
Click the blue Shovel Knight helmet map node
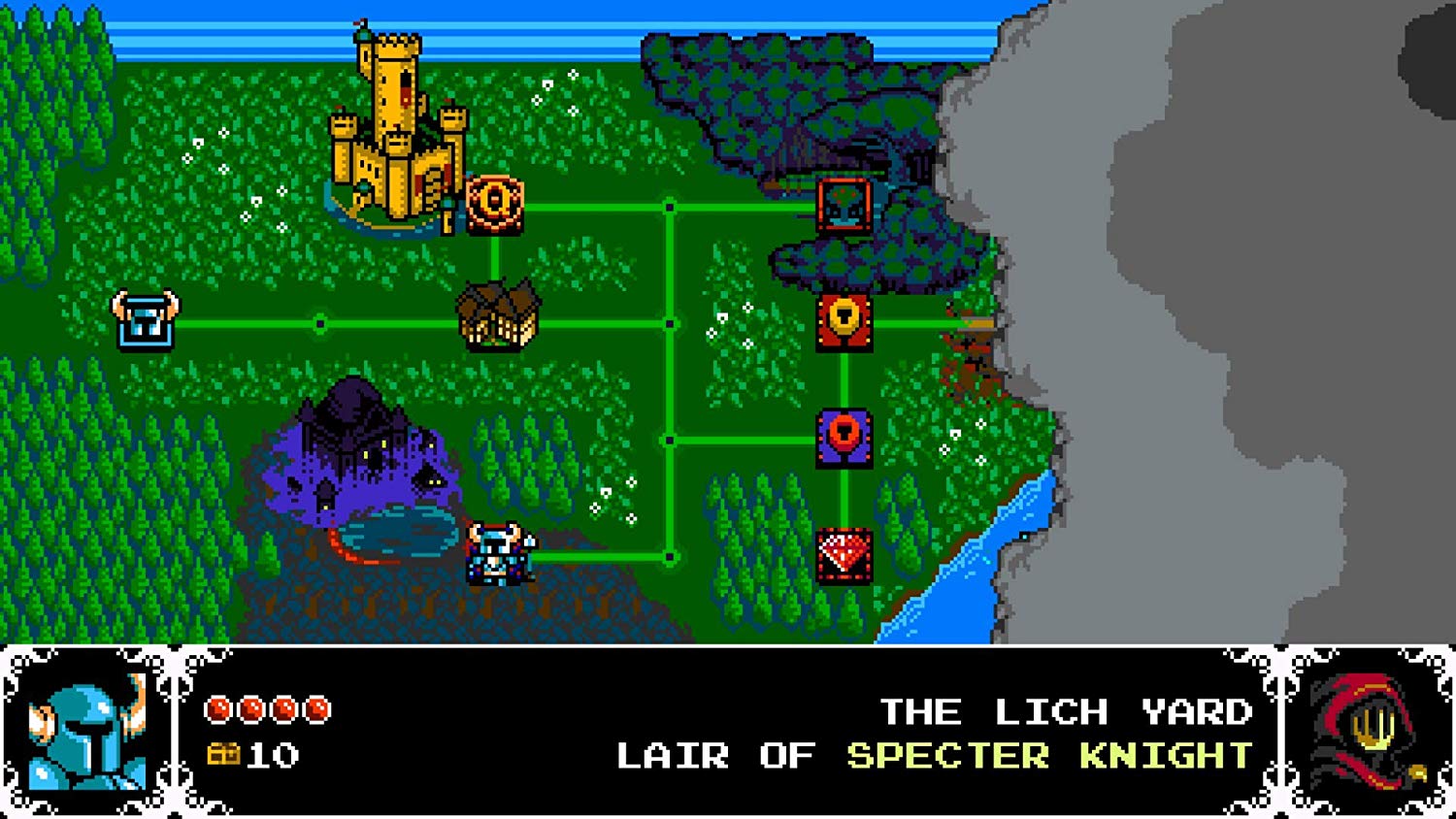[x=146, y=318]
